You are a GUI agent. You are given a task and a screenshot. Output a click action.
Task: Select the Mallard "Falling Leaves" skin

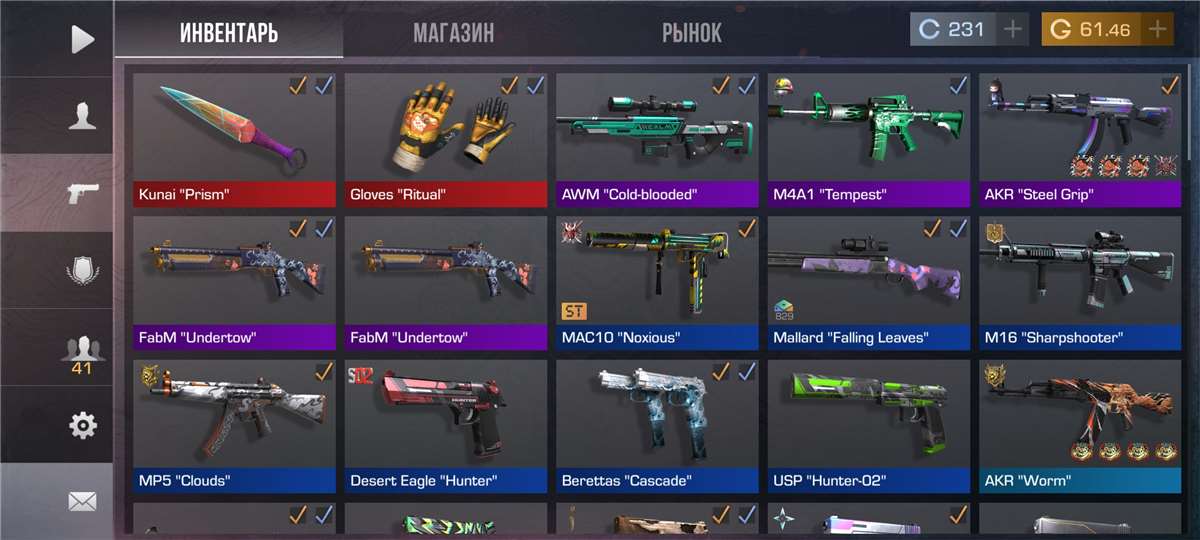(x=869, y=283)
